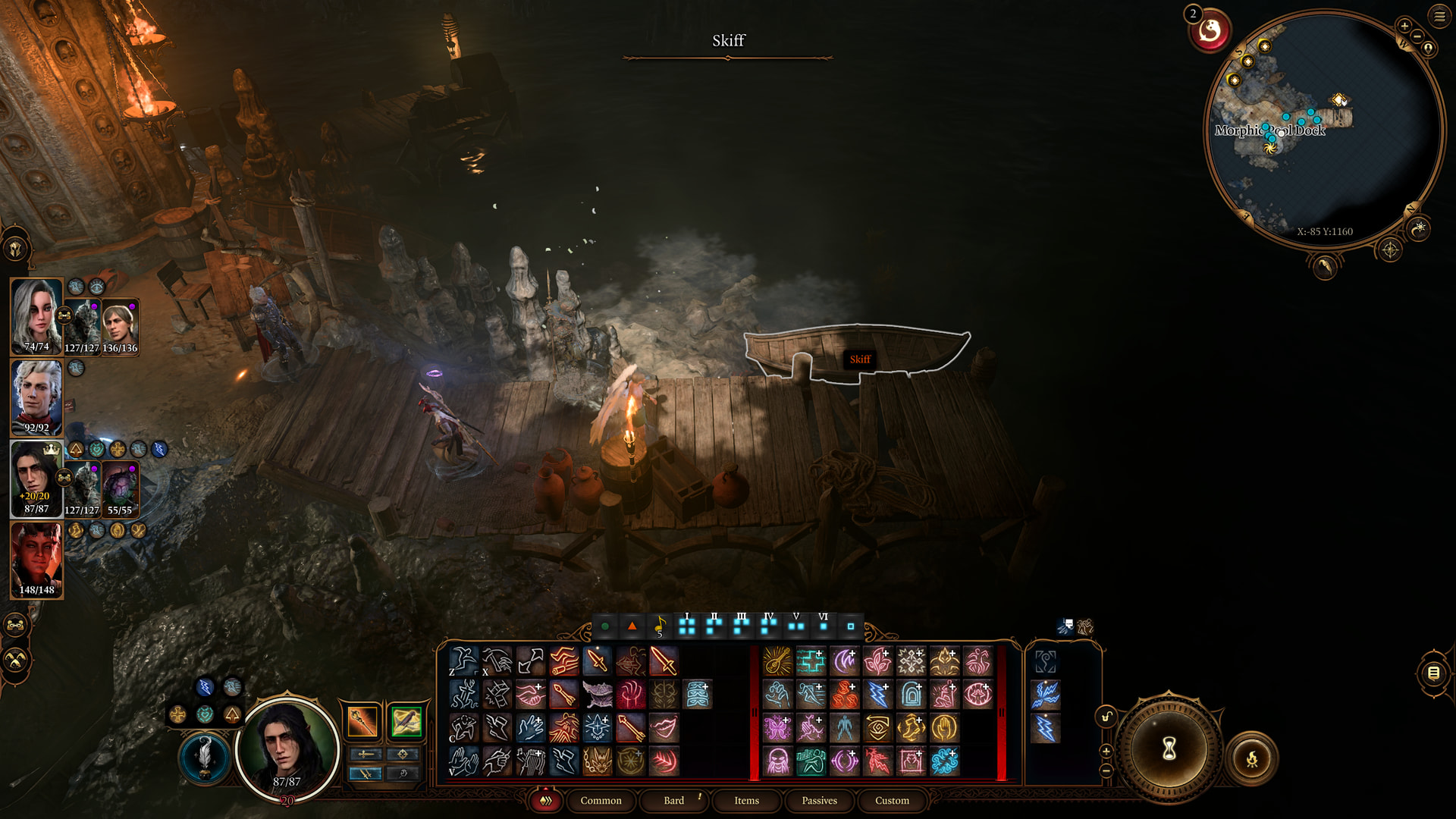Switch to the Custom hotbar tab

(x=892, y=801)
